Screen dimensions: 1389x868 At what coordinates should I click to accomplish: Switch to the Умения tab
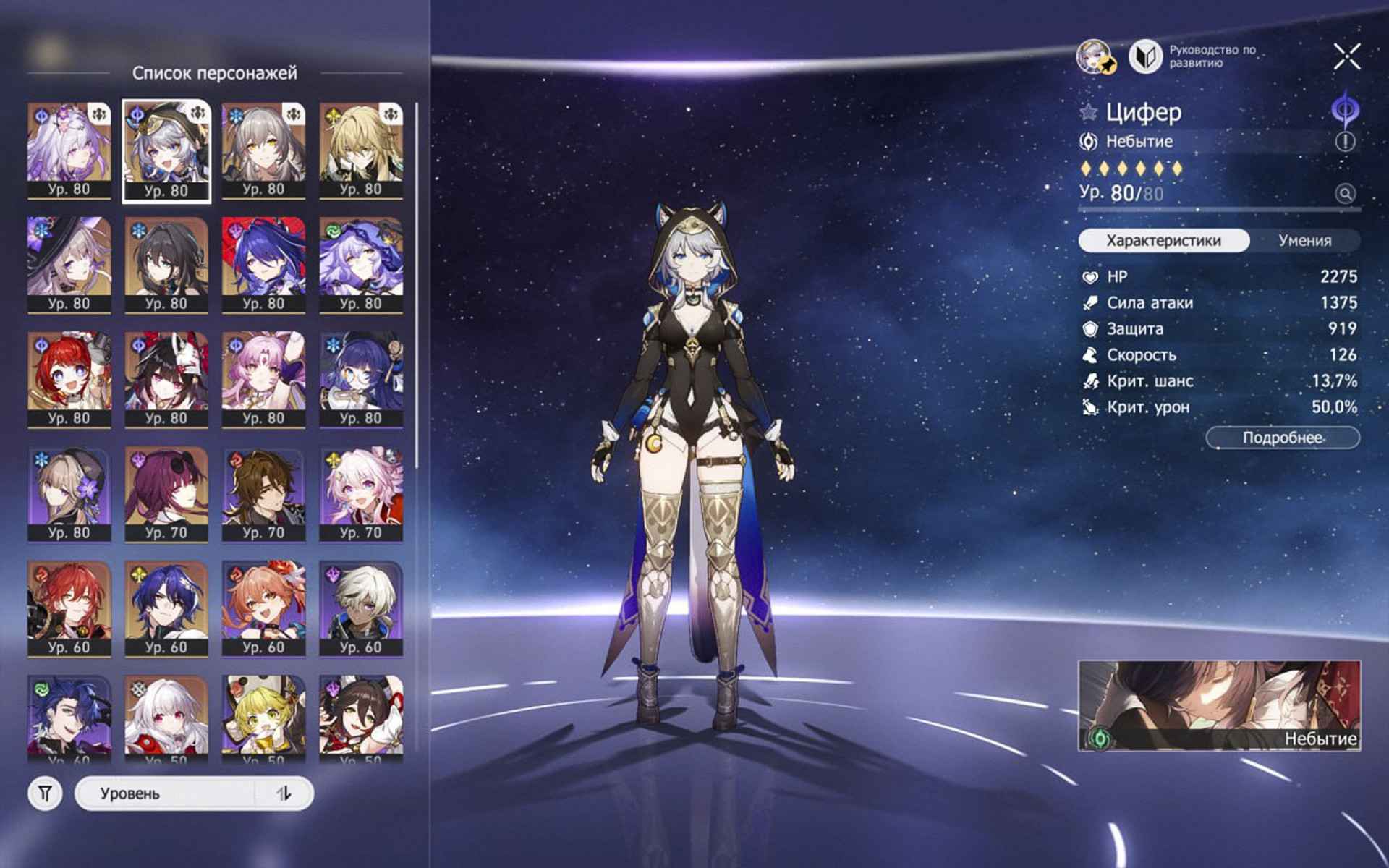click(1304, 241)
